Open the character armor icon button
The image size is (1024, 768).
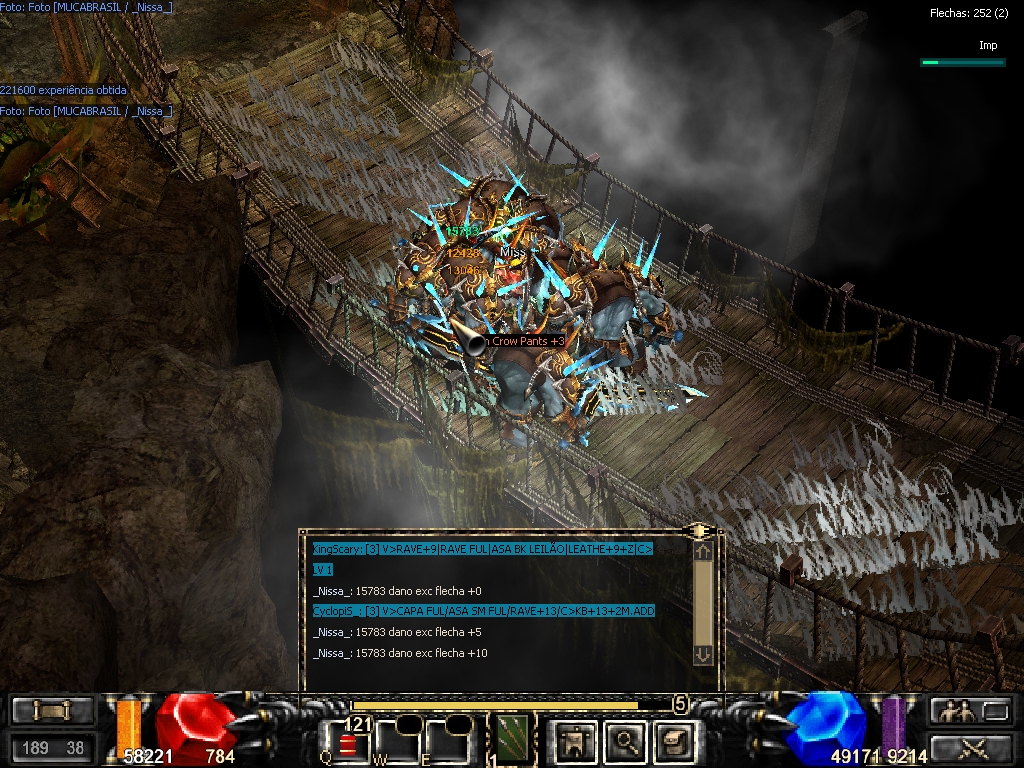click(575, 740)
